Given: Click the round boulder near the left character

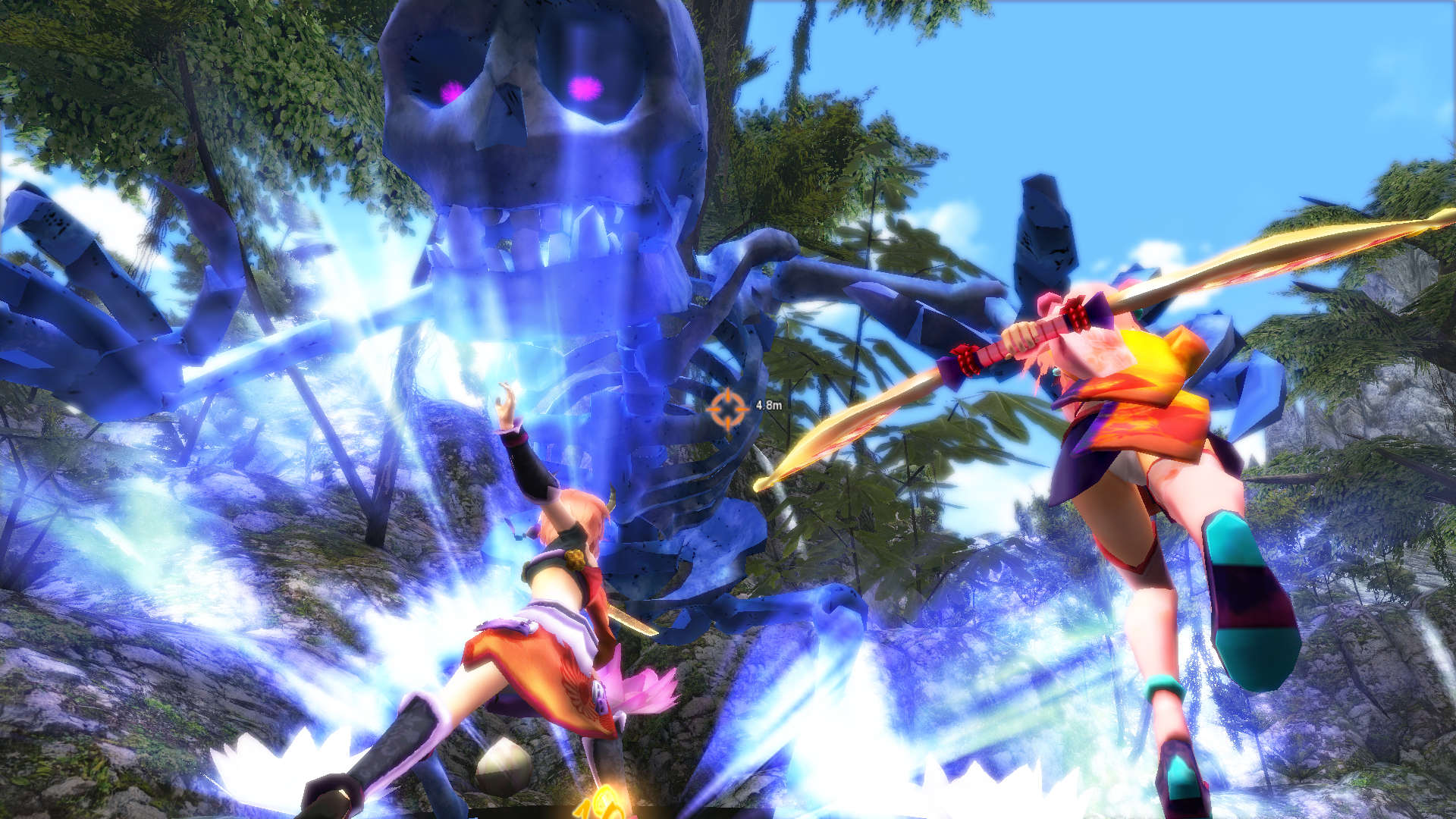Looking at the screenshot, I should click(504, 766).
